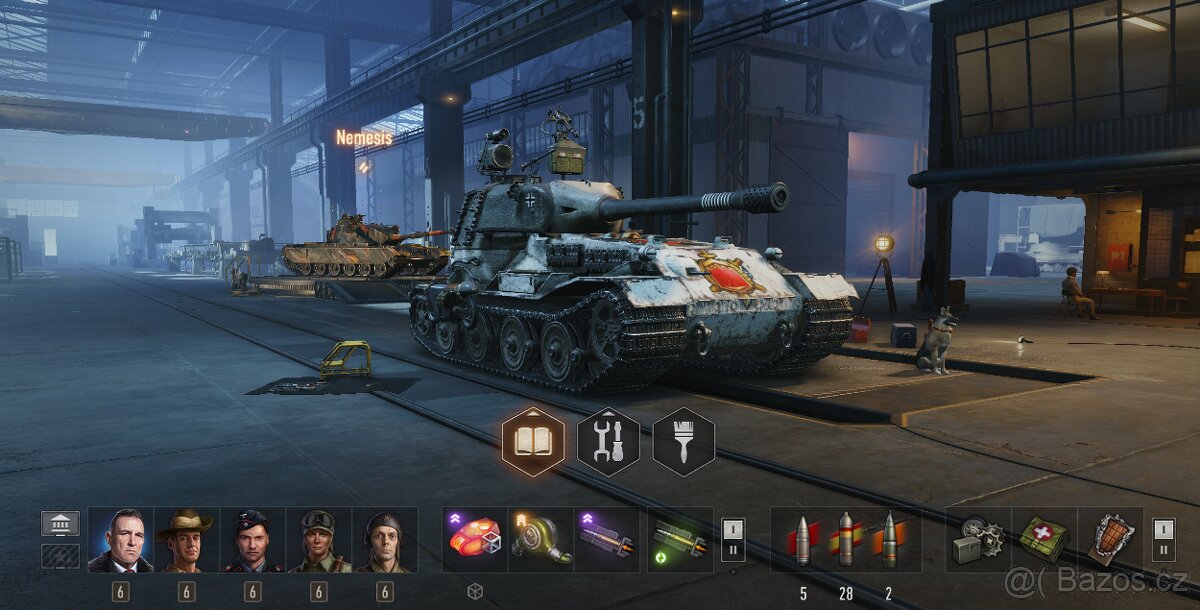Open the field manual book hexagon button
Image resolution: width=1200 pixels, height=610 pixels.
(x=532, y=441)
